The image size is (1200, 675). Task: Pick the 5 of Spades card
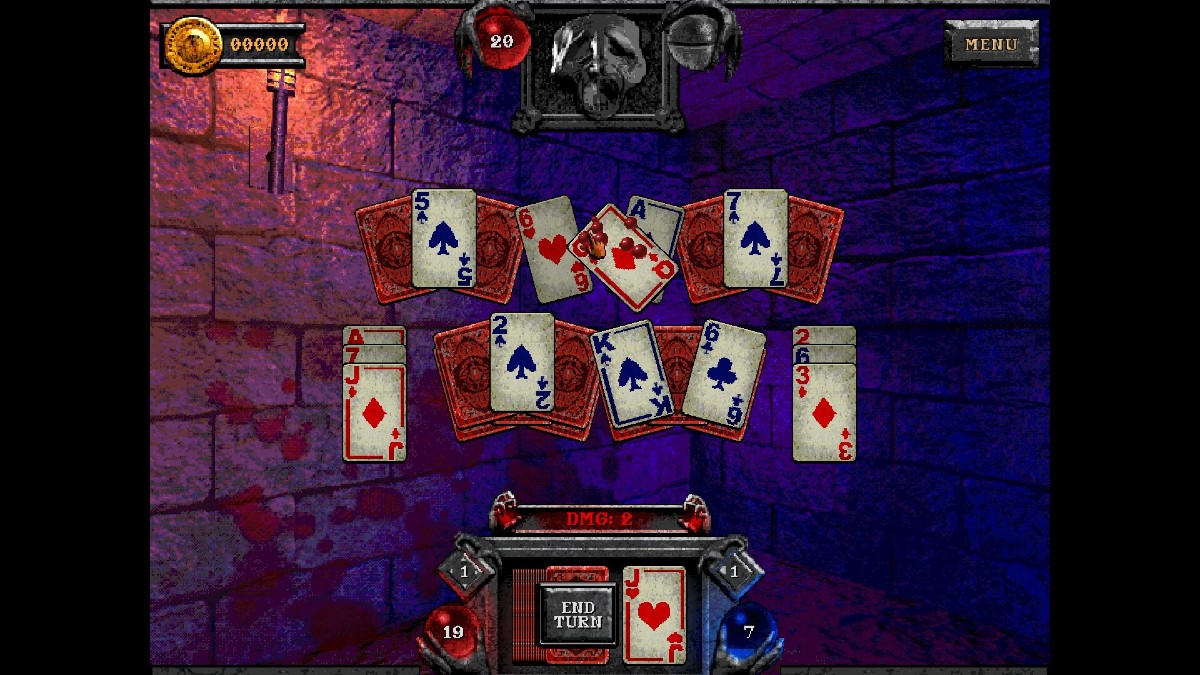(444, 238)
